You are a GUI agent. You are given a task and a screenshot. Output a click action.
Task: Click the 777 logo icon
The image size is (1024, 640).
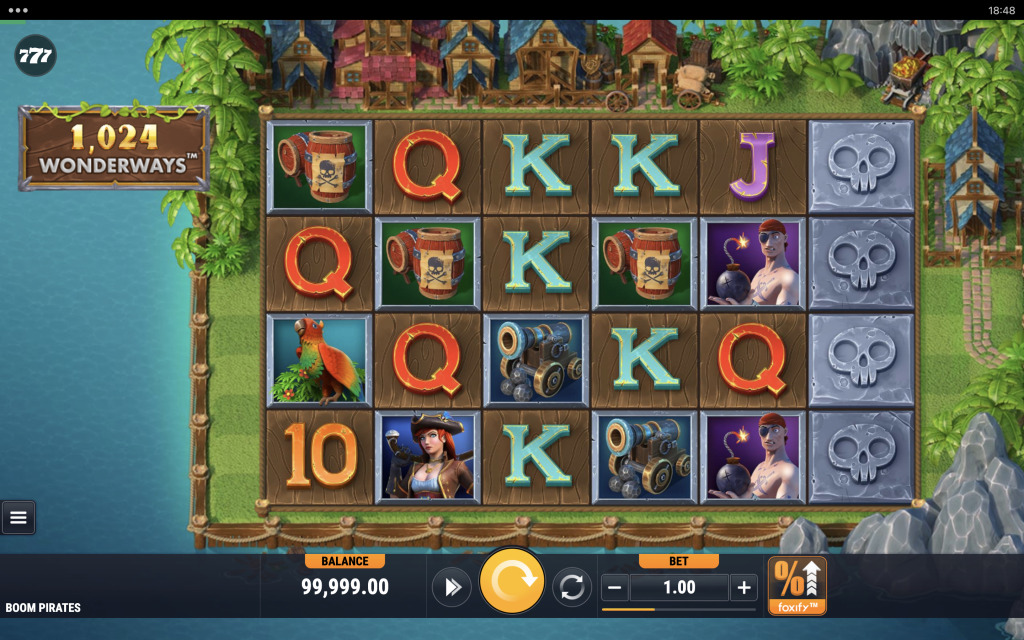click(35, 55)
